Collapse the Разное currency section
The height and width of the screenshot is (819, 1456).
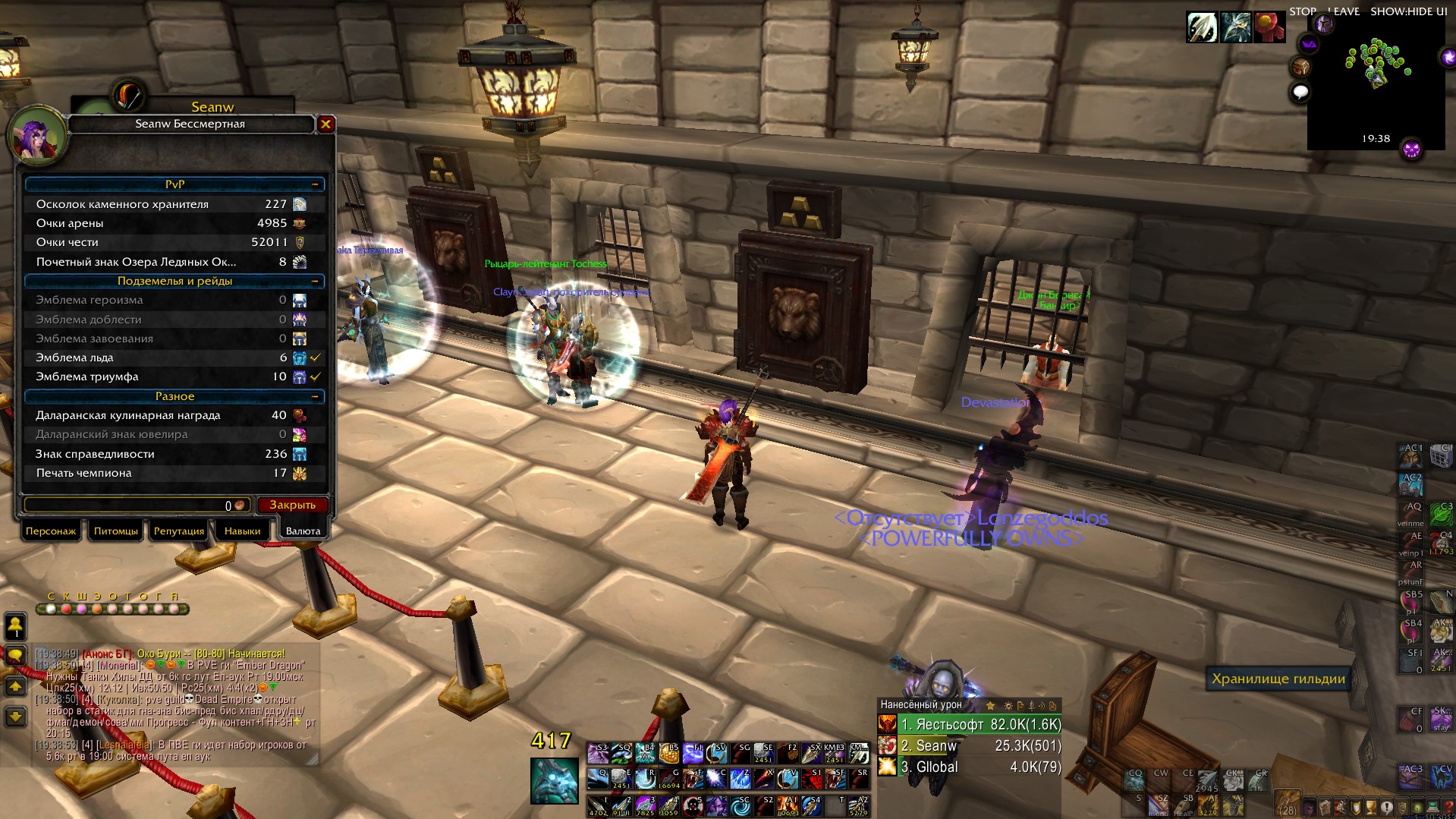(x=315, y=396)
